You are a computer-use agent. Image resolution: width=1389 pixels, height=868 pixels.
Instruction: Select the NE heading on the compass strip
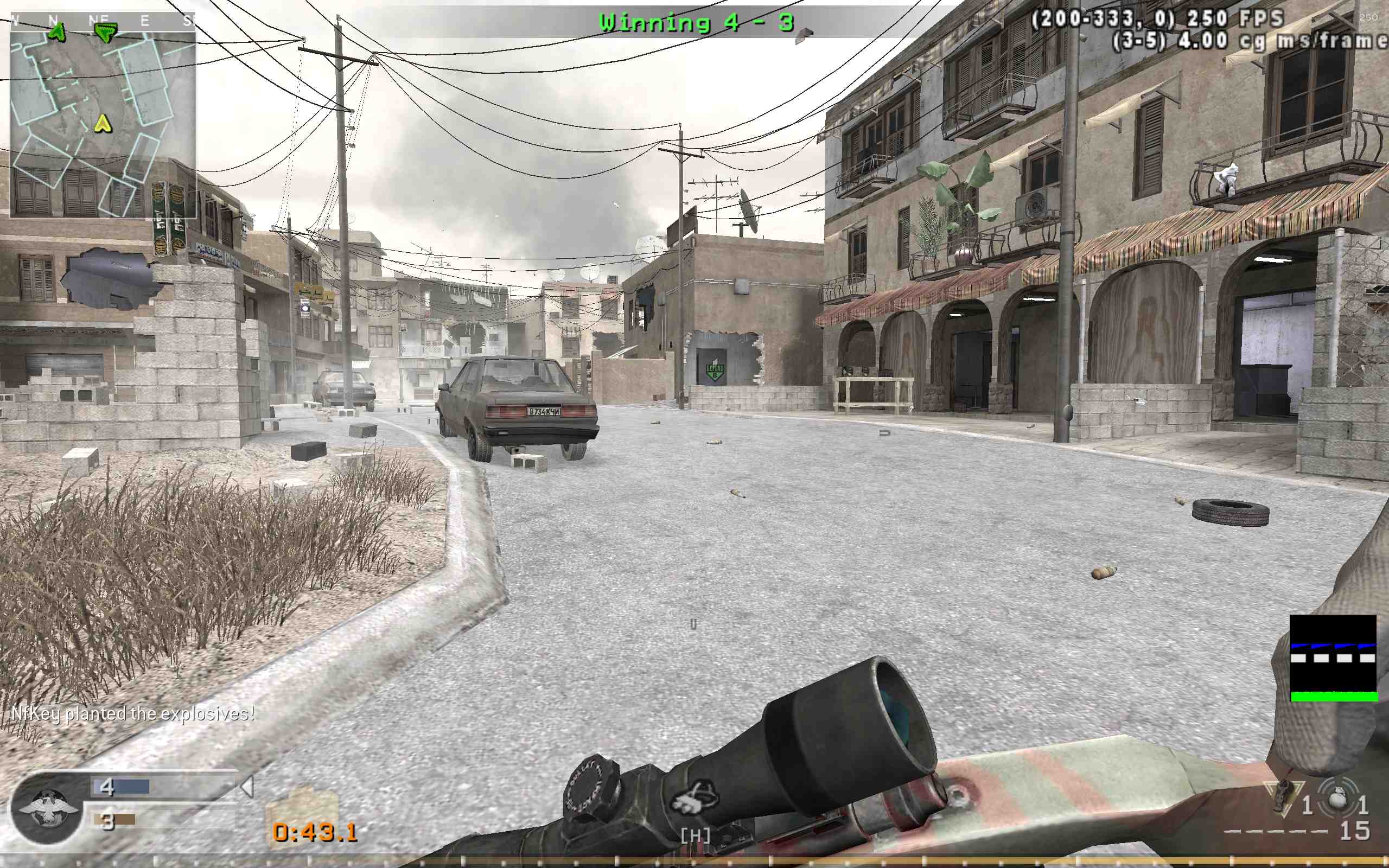(x=99, y=18)
